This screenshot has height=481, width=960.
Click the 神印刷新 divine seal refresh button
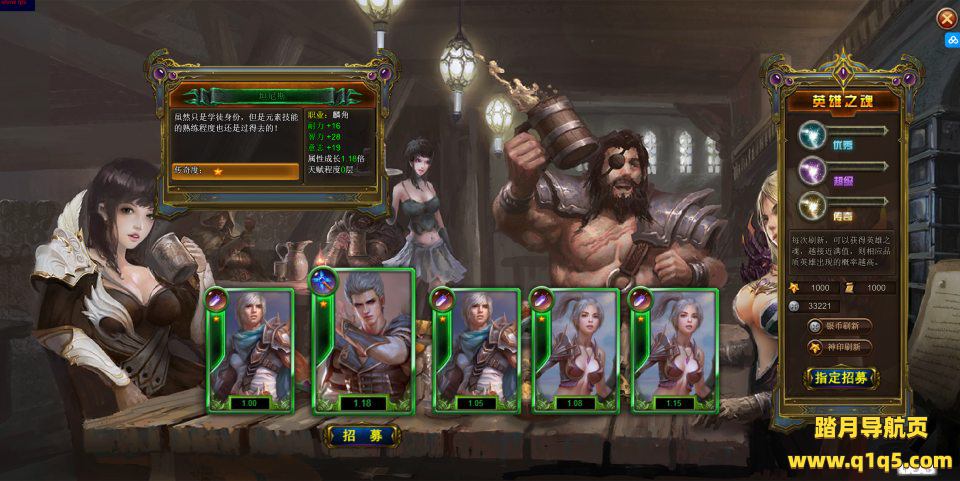[841, 347]
